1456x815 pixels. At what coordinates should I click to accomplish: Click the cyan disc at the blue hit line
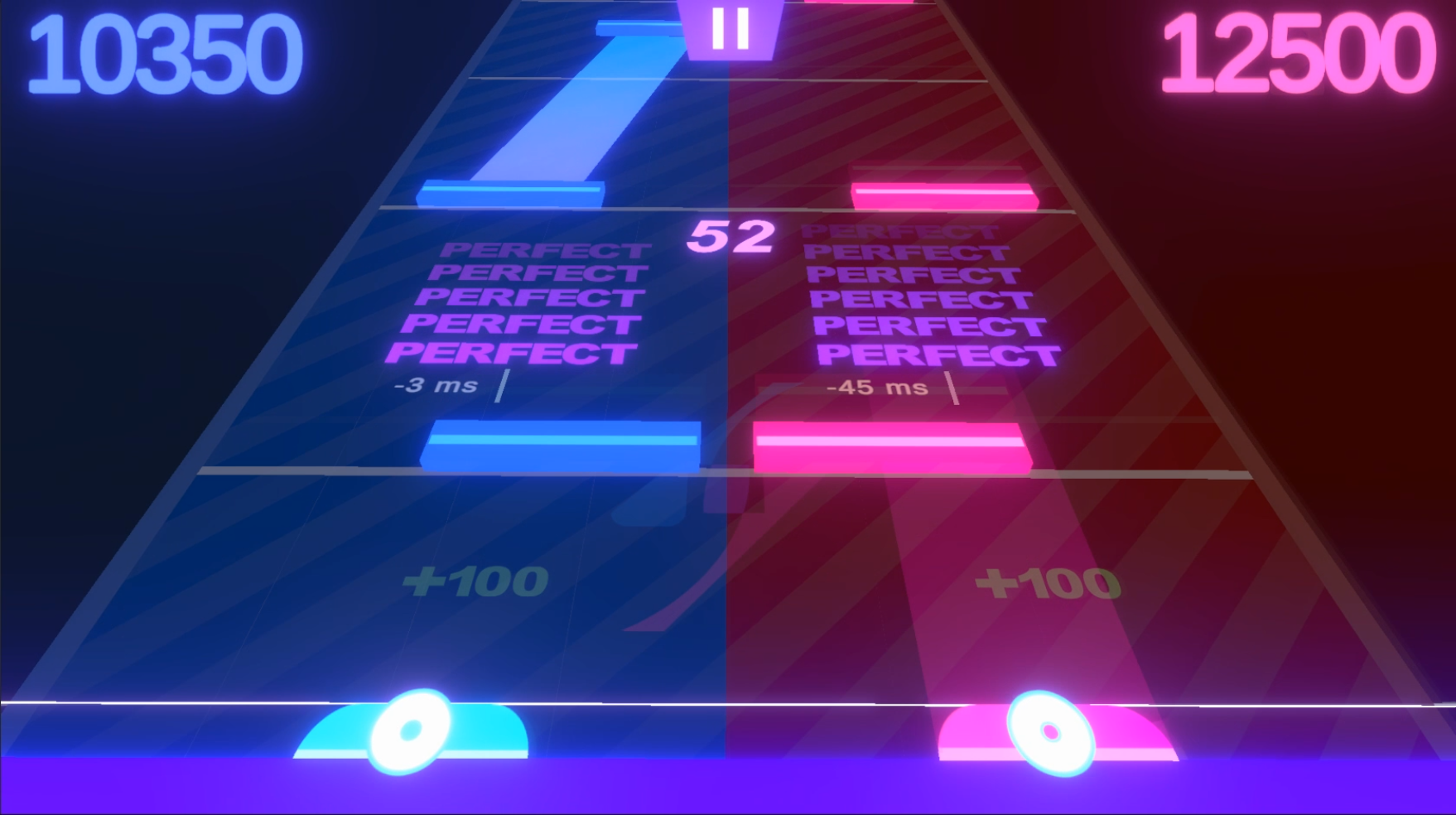click(x=407, y=734)
